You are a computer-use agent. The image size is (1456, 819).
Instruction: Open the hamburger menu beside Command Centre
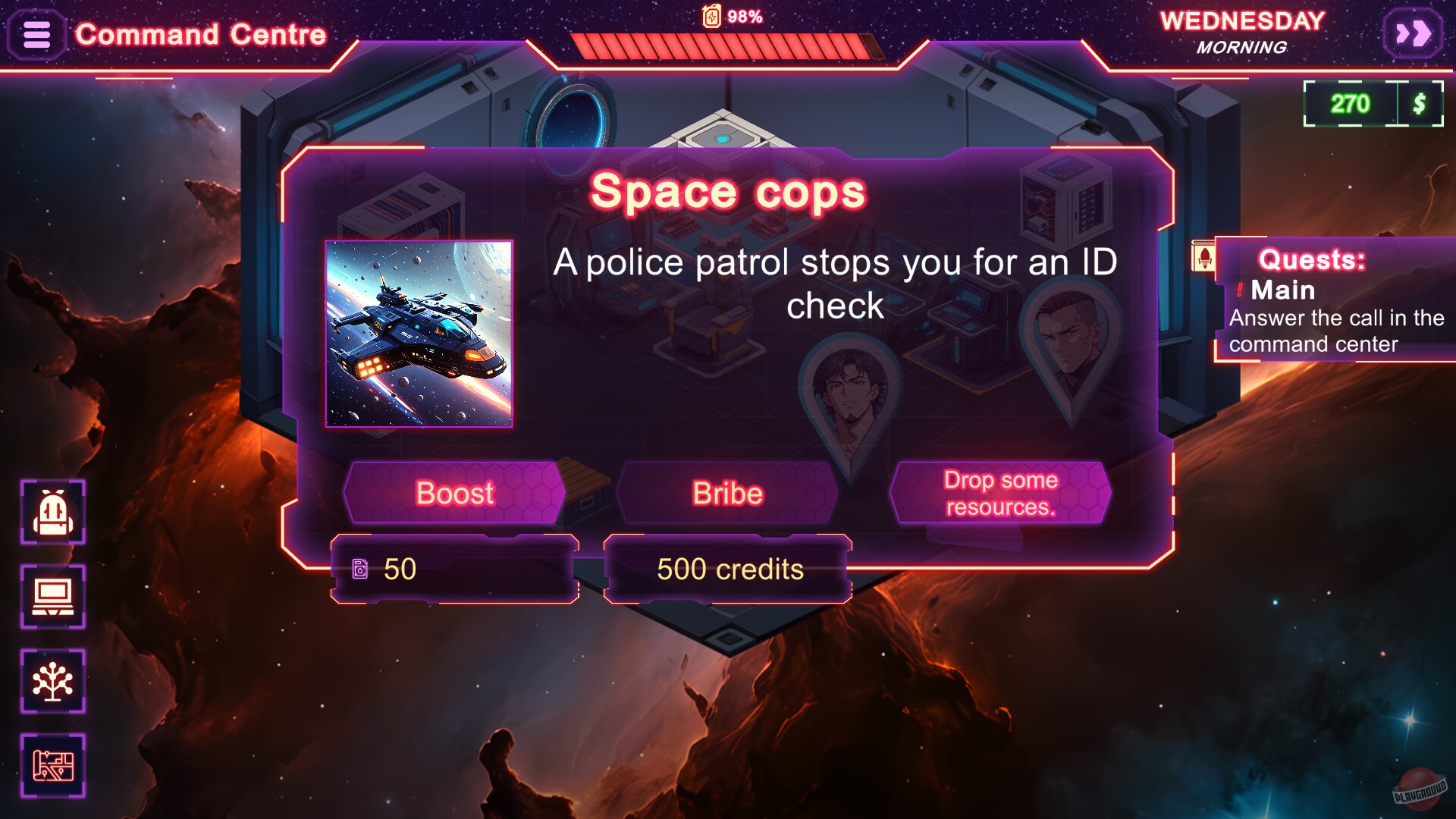[x=36, y=34]
